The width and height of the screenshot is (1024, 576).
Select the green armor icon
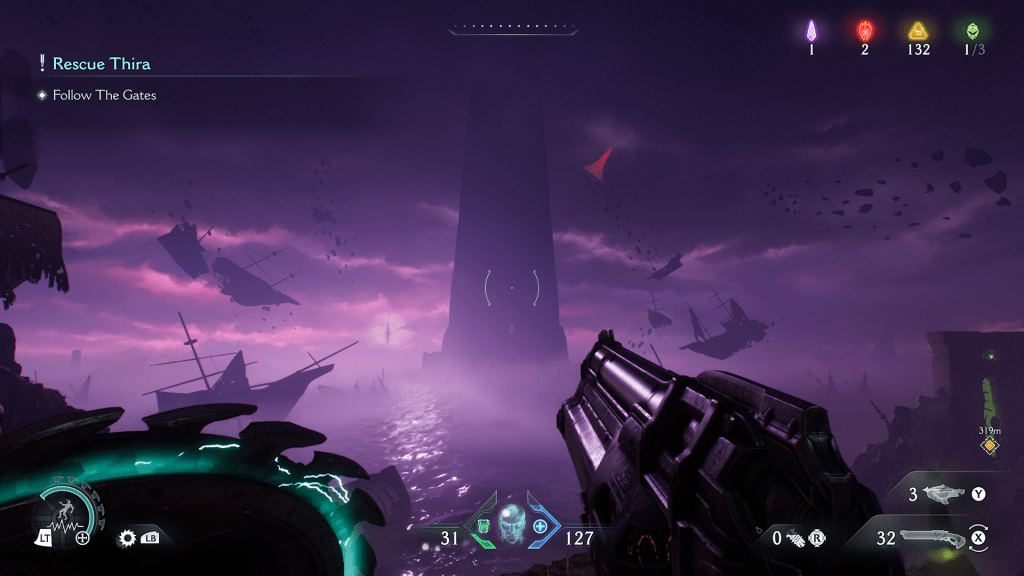pos(484,526)
